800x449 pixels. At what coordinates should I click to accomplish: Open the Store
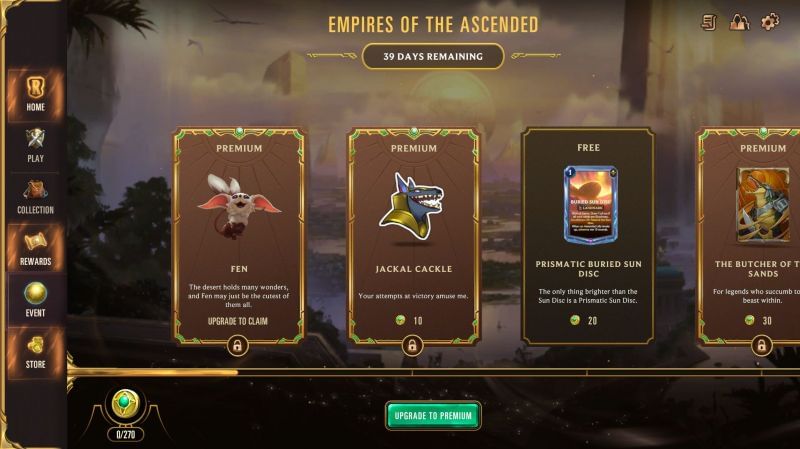[35, 352]
